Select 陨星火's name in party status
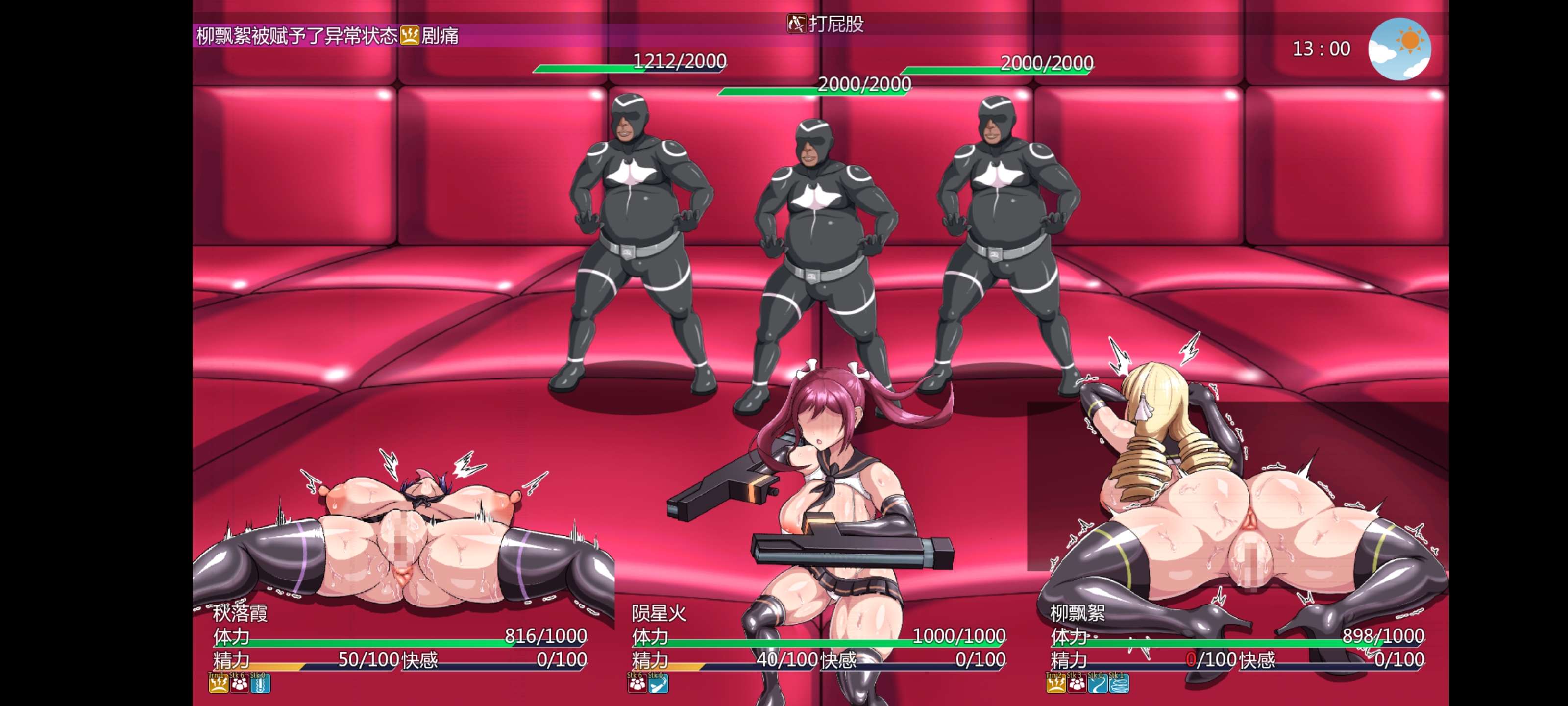 pyautogui.click(x=659, y=613)
